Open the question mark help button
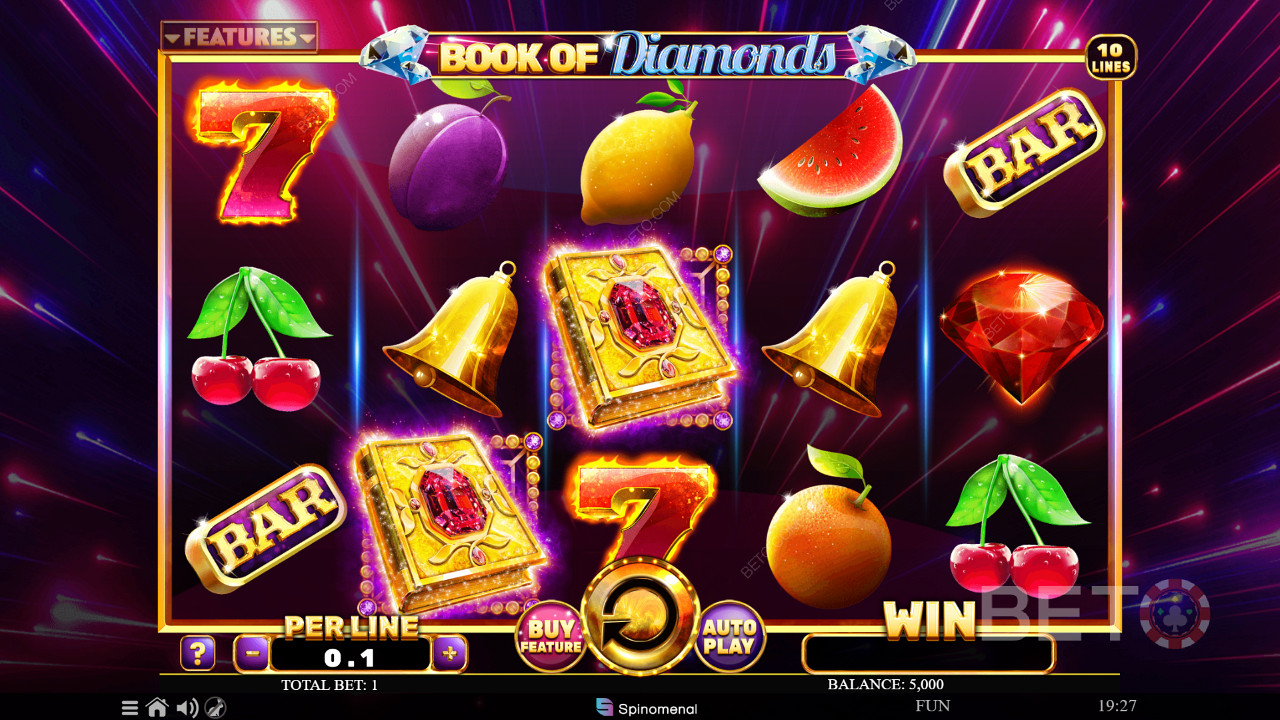Screen dimensions: 1280x720 (x=198, y=654)
